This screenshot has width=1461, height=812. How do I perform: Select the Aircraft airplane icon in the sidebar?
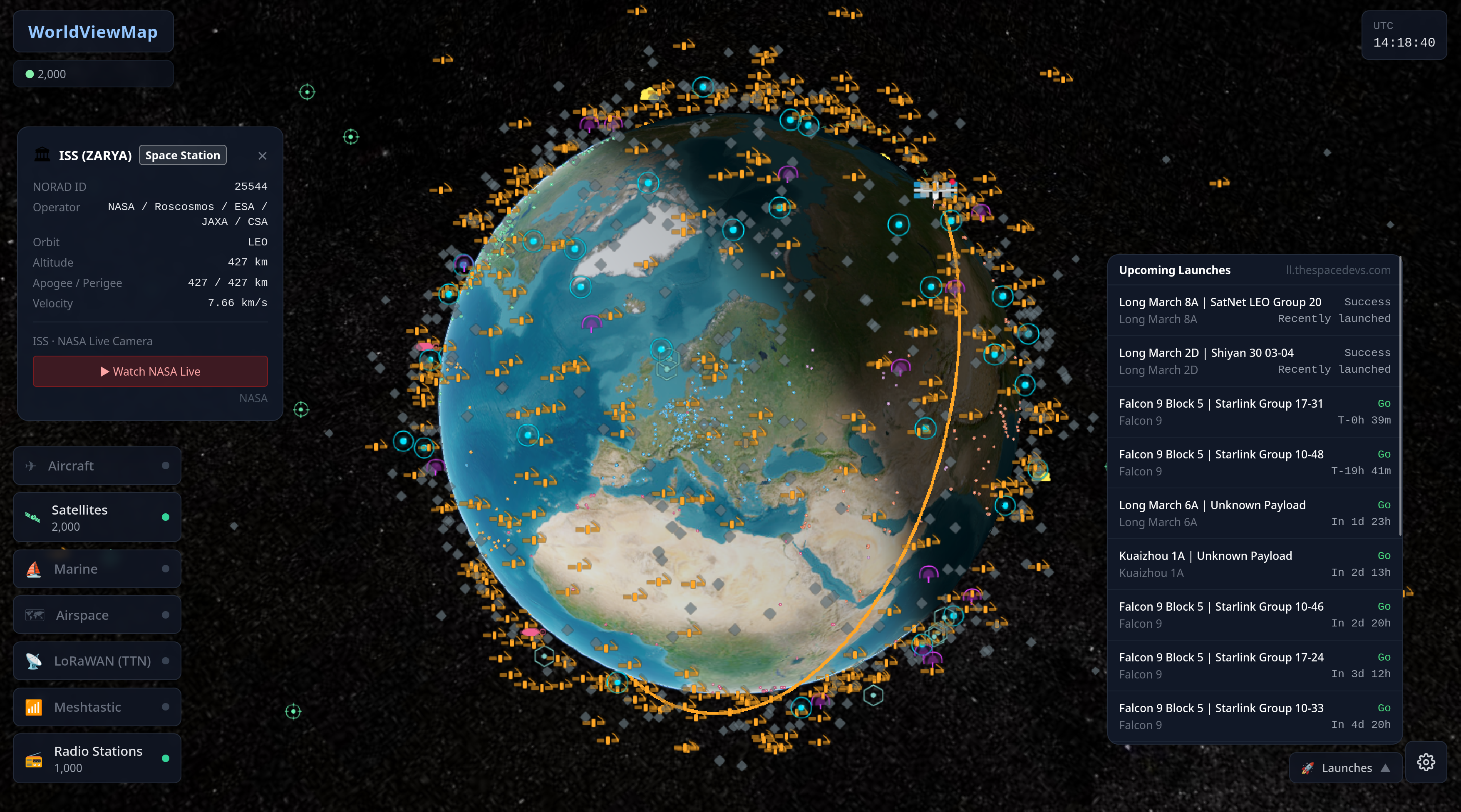[31, 465]
